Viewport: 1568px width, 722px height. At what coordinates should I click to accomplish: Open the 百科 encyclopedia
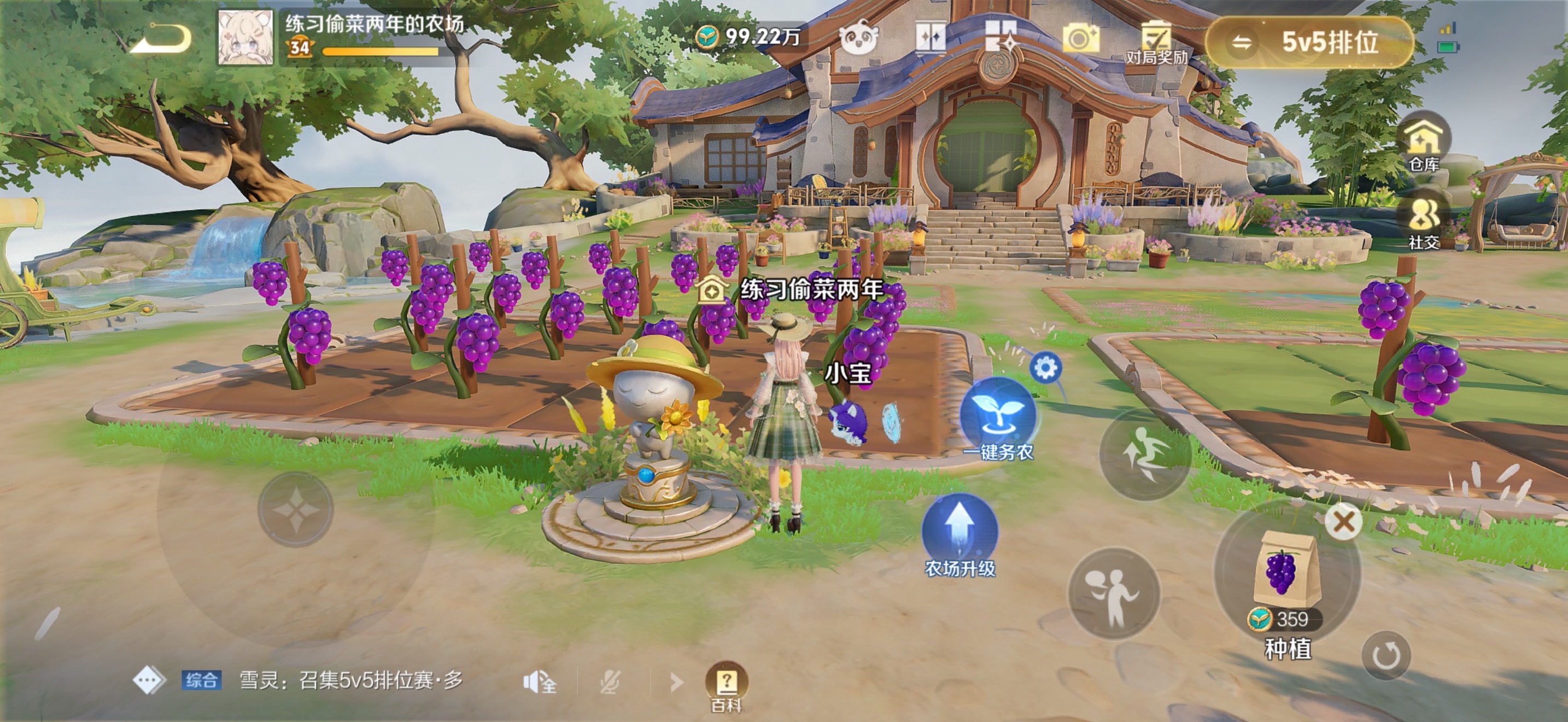[726, 684]
